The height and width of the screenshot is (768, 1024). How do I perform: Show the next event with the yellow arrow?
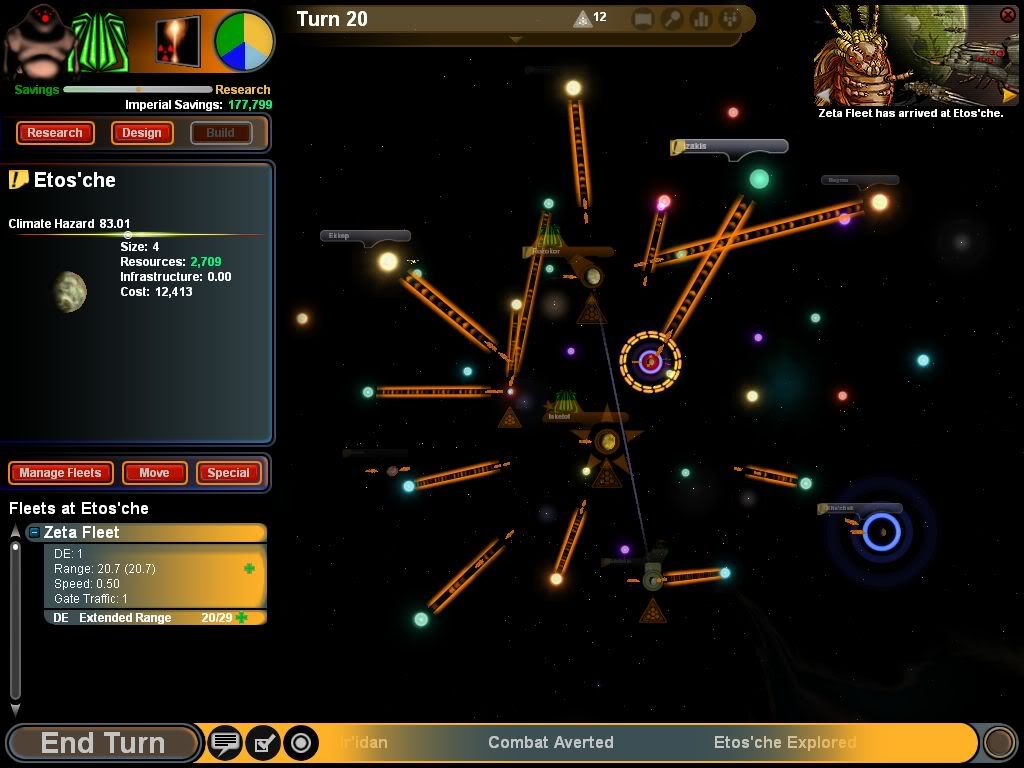click(x=1009, y=96)
